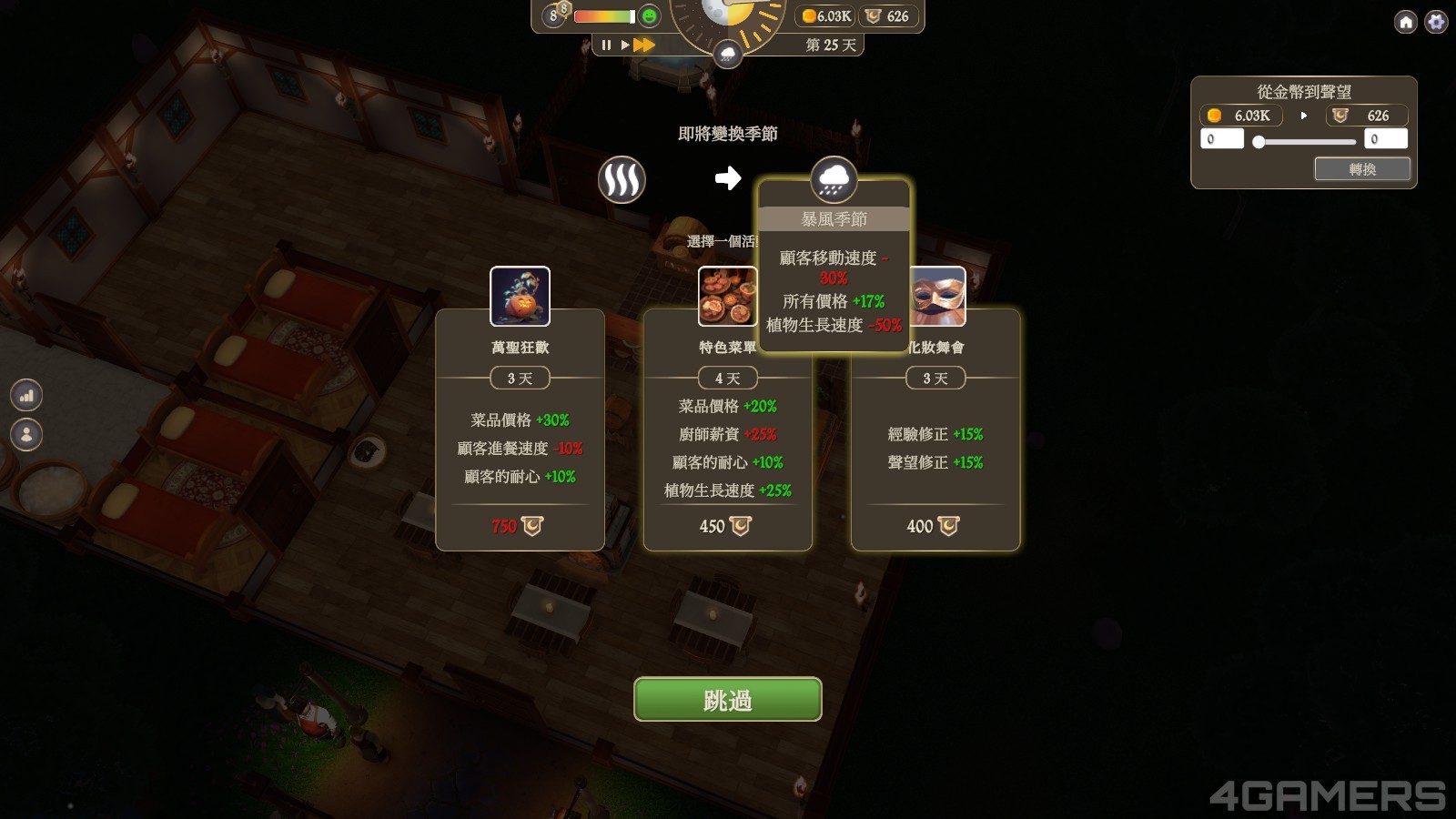Screen dimensions: 1456x819
Task: Set game speed to normal play
Action: [x=625, y=45]
